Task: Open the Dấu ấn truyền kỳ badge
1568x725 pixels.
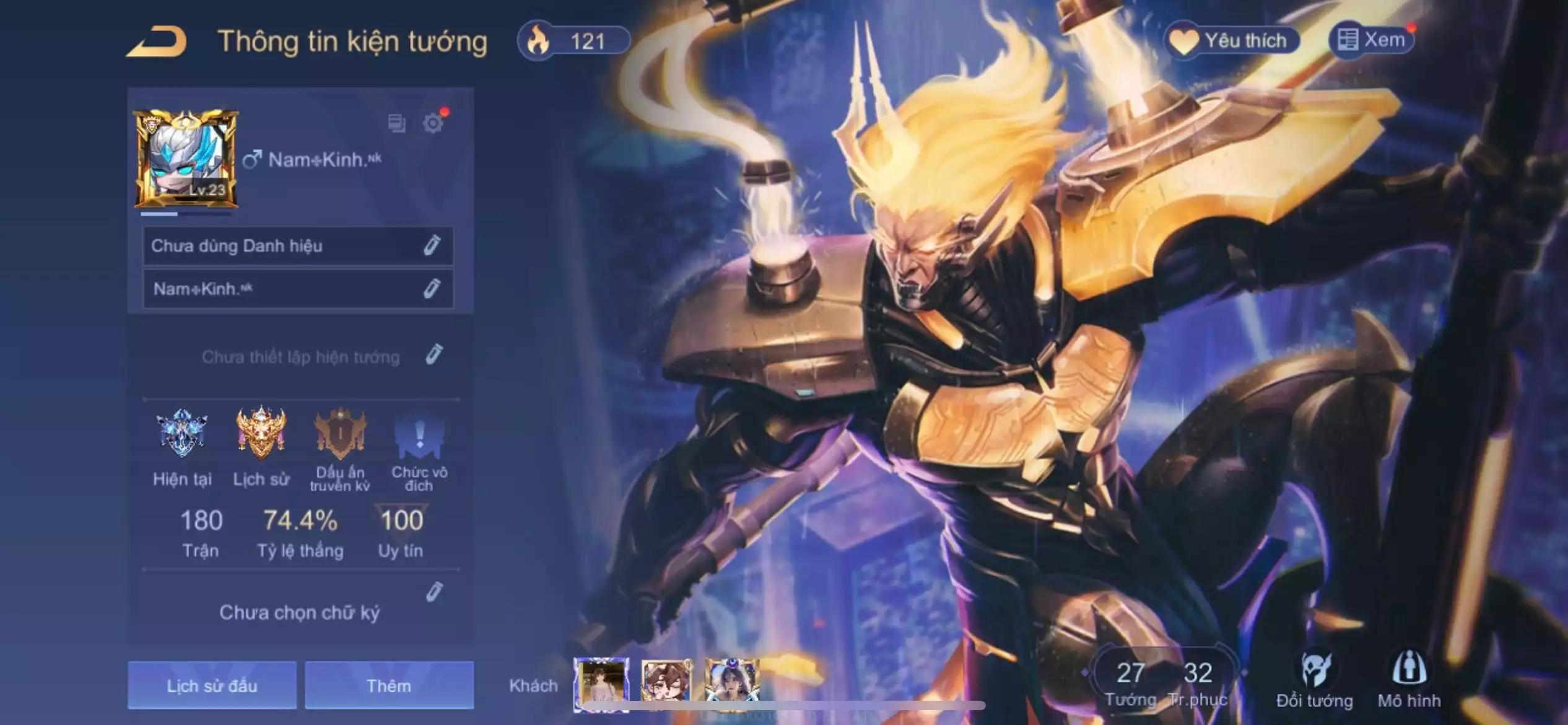Action: tap(340, 434)
